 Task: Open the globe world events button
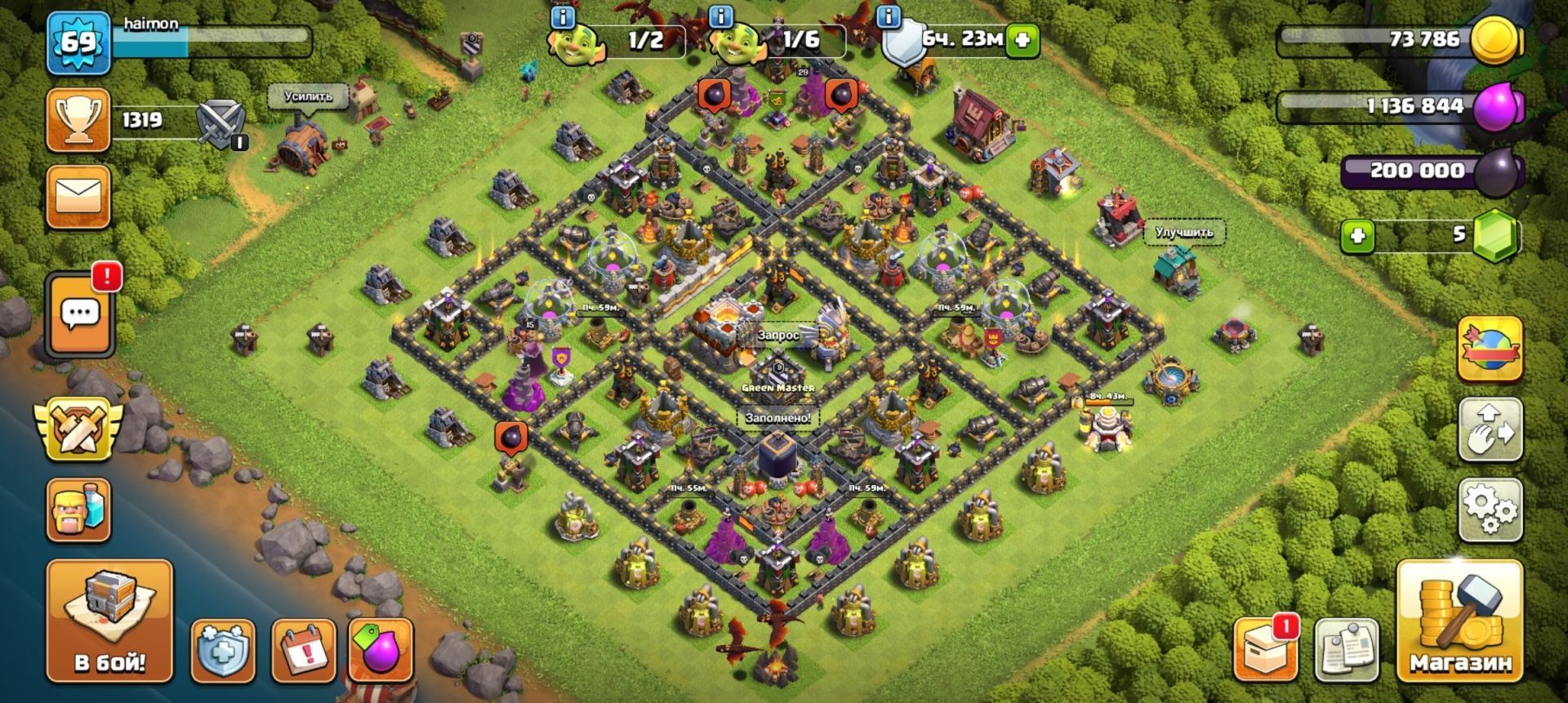[x=1490, y=349]
